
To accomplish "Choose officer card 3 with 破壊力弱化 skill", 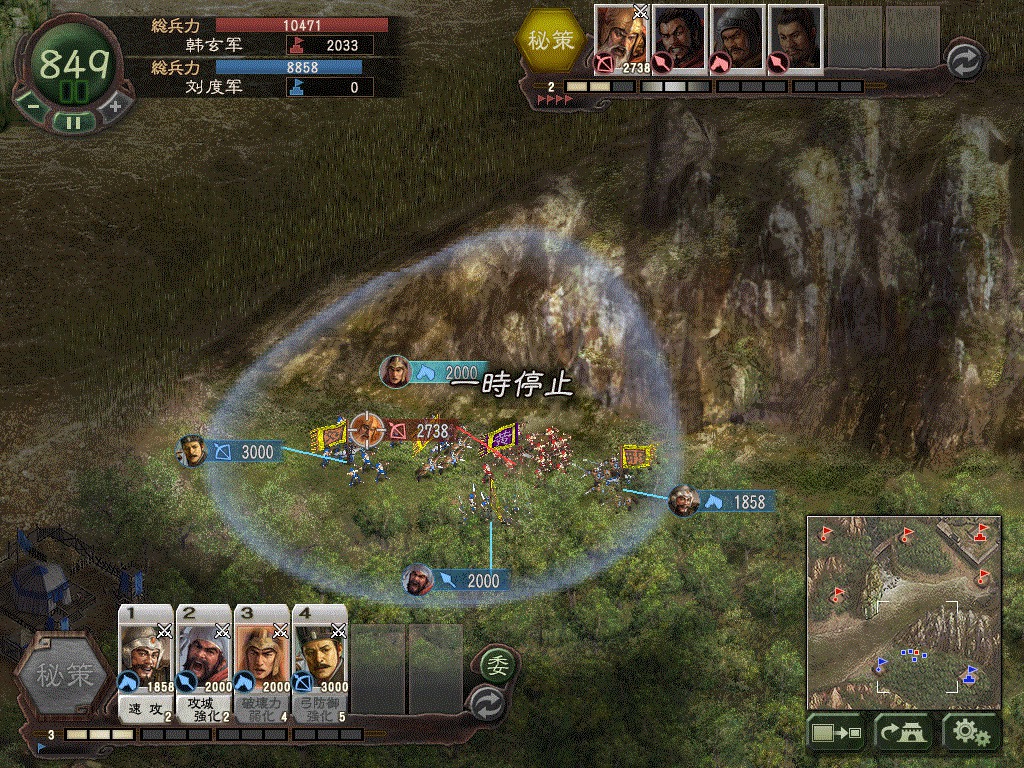I will coord(262,664).
